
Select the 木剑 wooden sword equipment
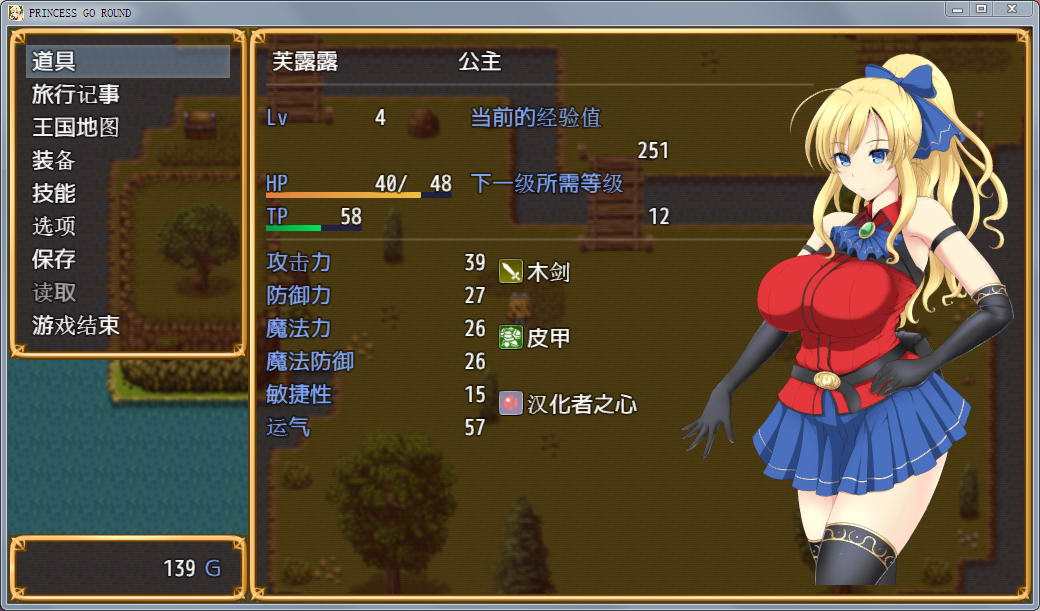(535, 271)
